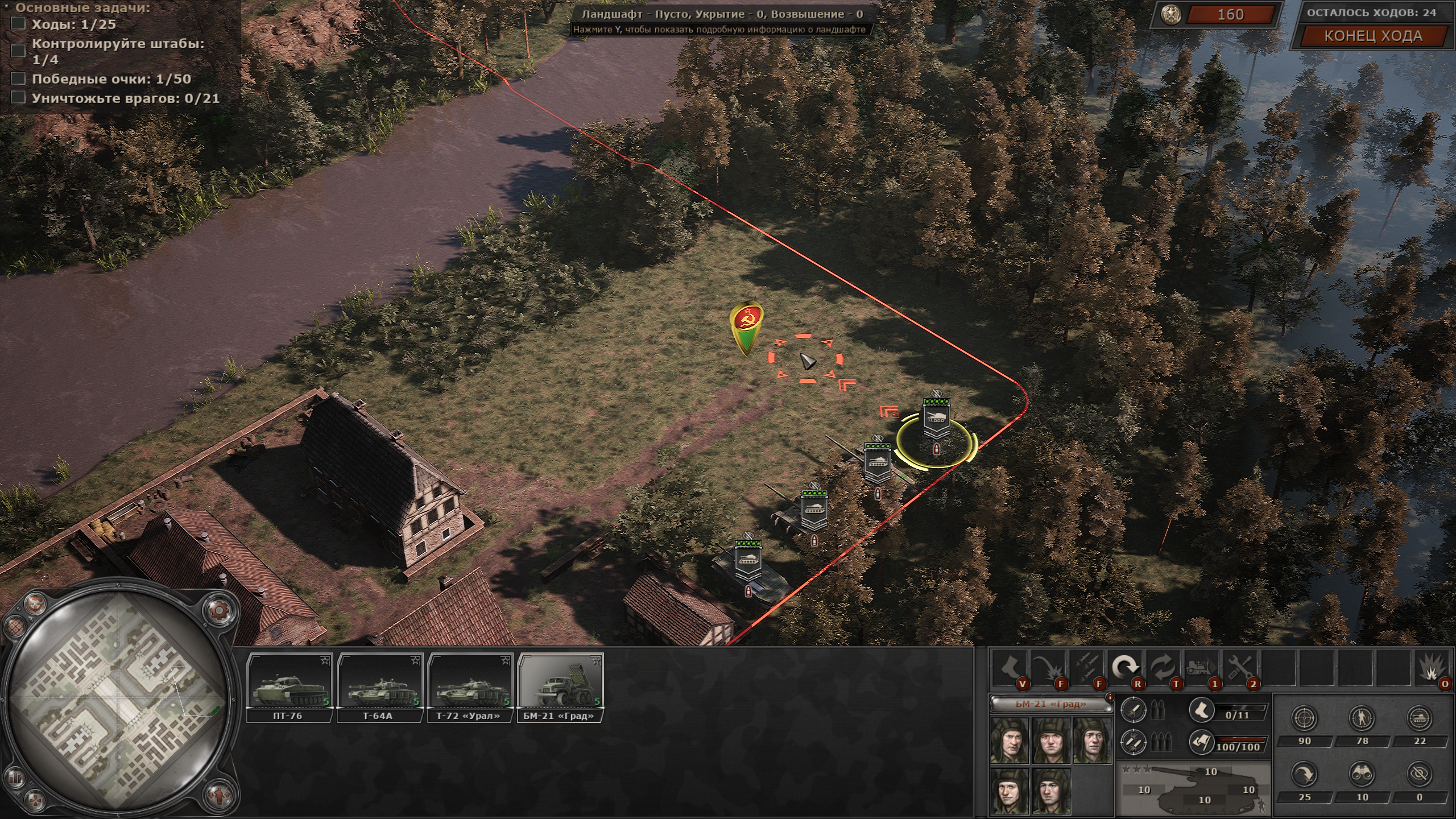This screenshot has height=819, width=1456.
Task: Select the bulldozer entrench action
Action: point(1202,667)
